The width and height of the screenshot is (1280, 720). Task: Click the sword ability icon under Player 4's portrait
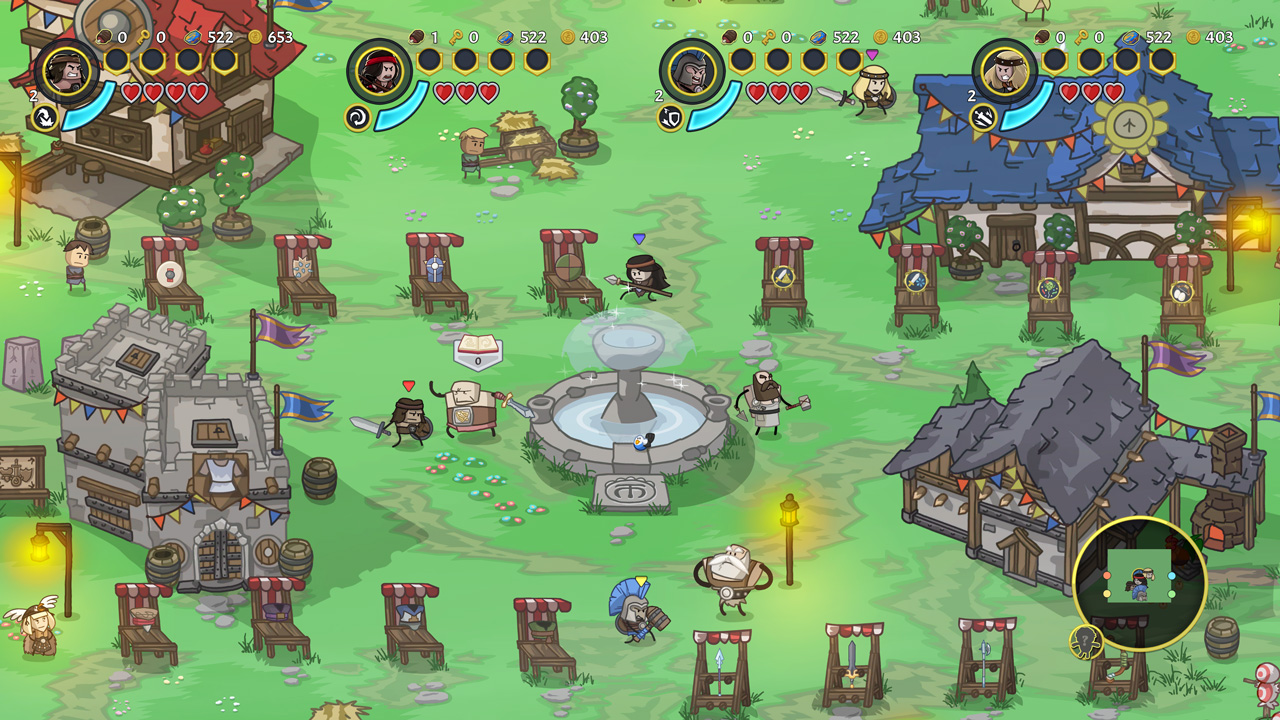tap(984, 118)
